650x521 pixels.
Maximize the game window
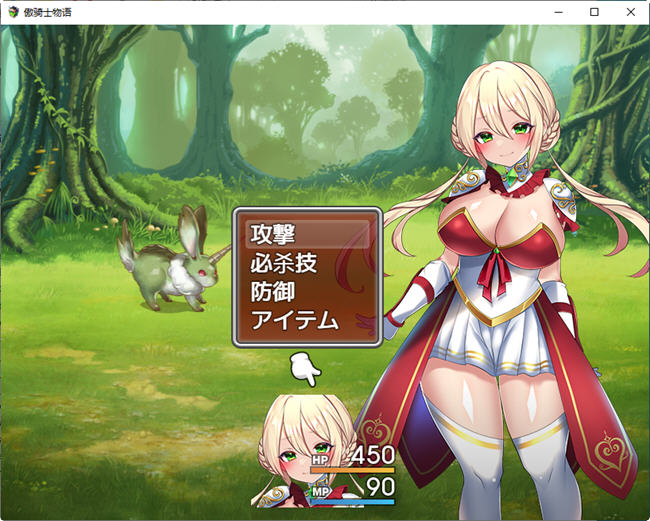pos(594,12)
